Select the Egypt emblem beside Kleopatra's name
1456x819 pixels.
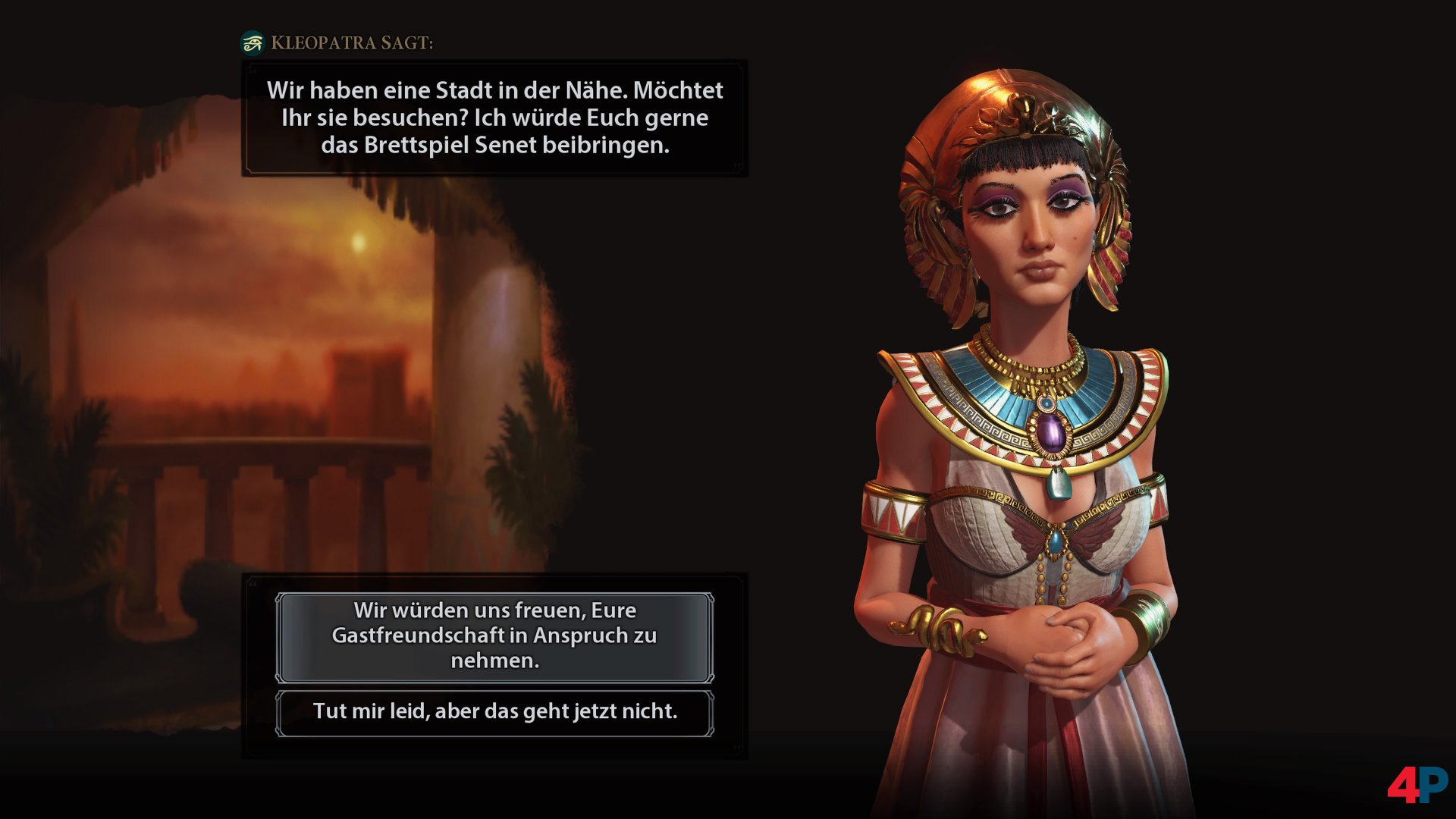coord(253,43)
